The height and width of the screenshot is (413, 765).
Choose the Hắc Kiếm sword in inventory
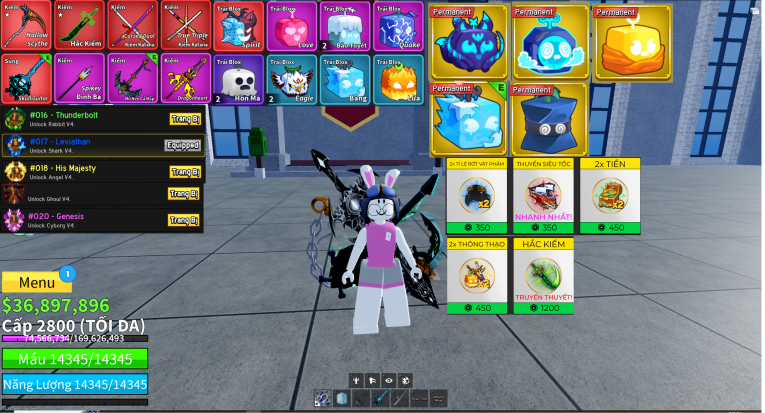(x=78, y=26)
